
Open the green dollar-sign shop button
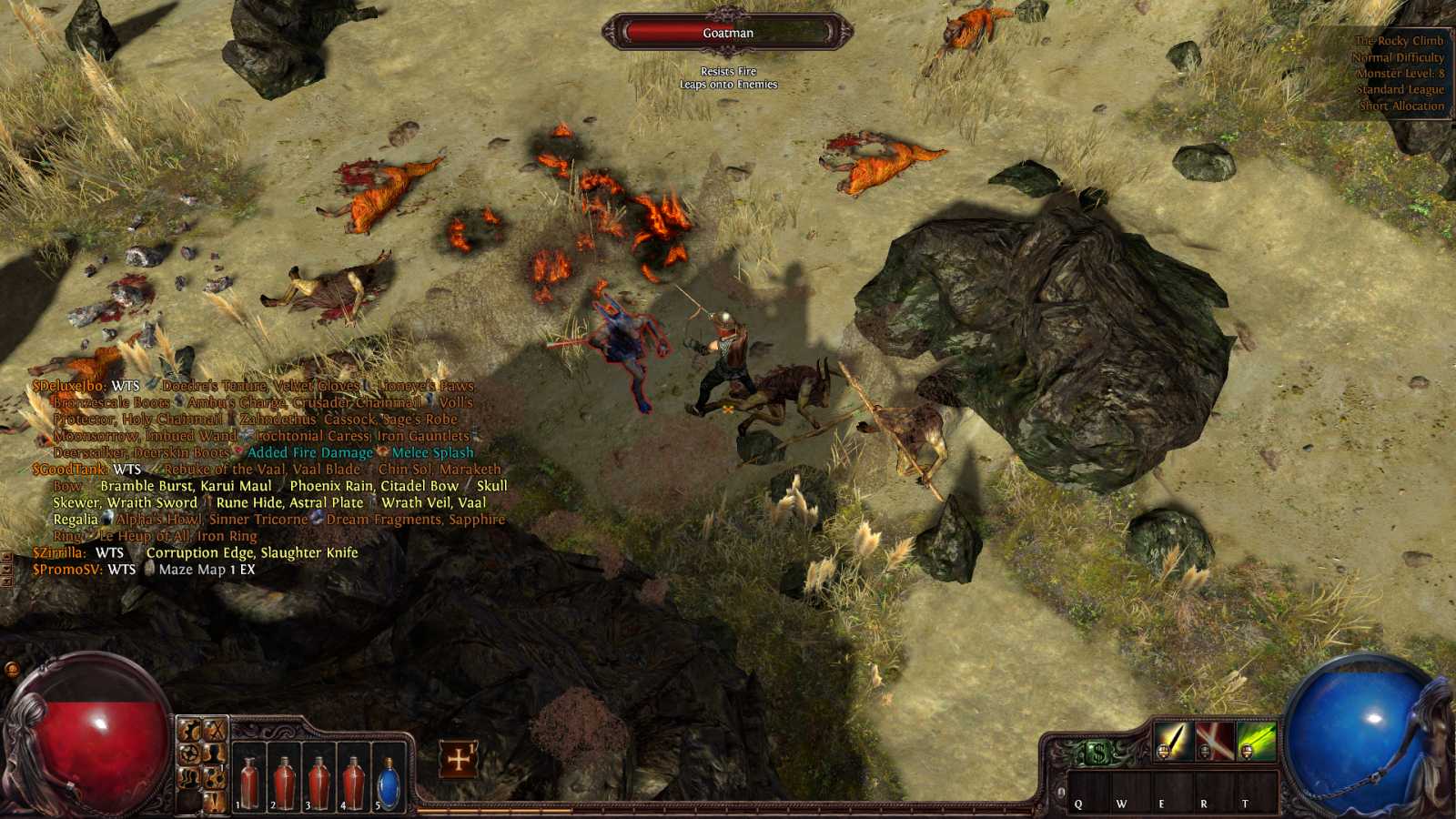point(1098,753)
